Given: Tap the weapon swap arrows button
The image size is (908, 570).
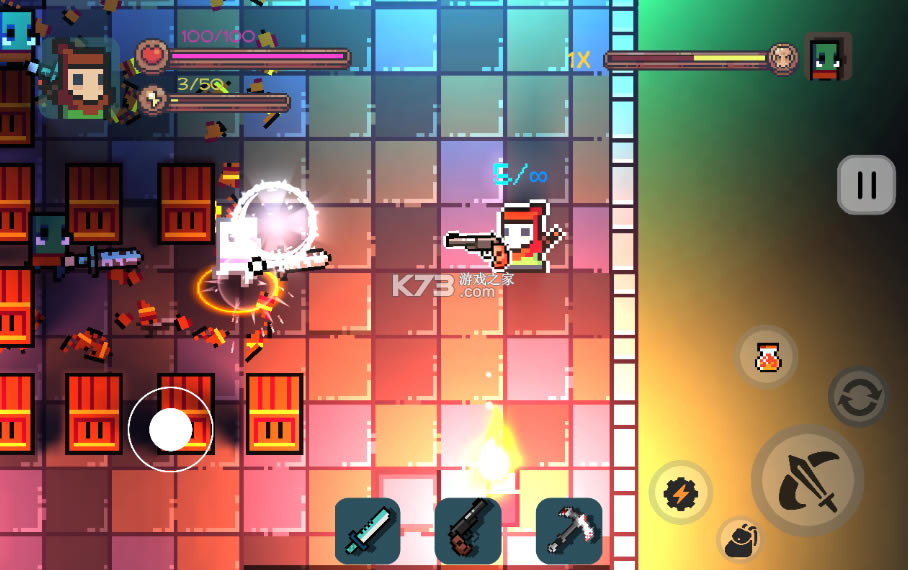Looking at the screenshot, I should 858,397.
